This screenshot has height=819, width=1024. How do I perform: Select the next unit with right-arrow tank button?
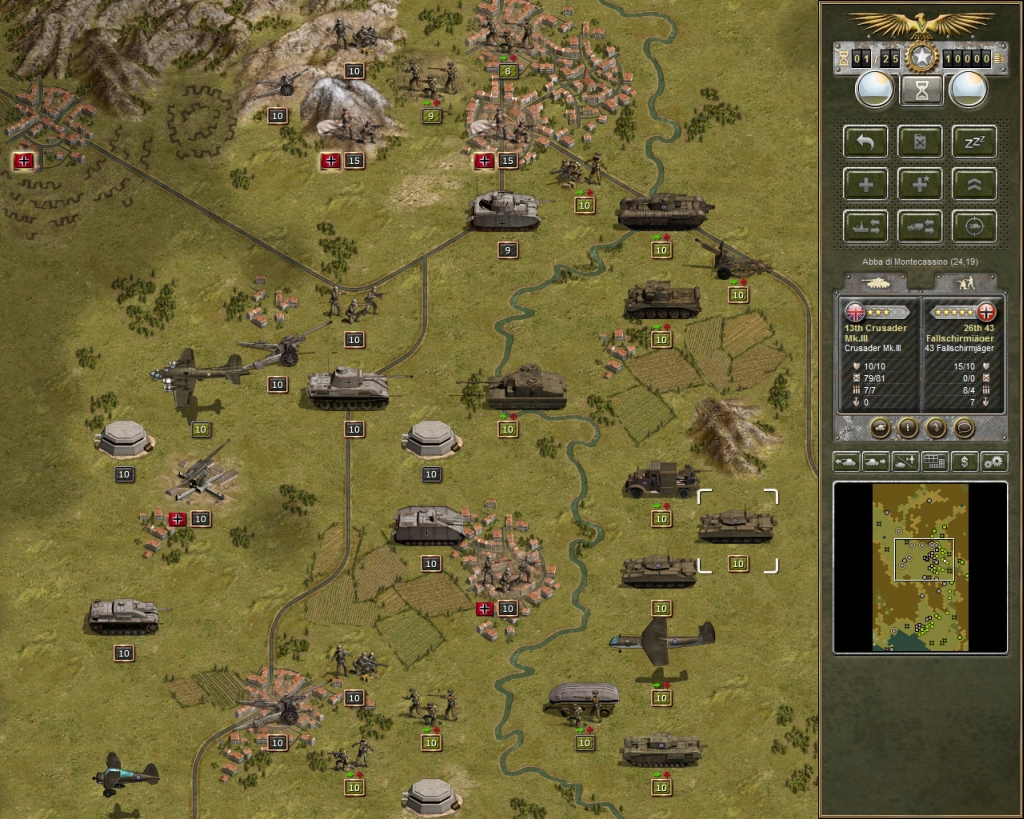[x=877, y=461]
